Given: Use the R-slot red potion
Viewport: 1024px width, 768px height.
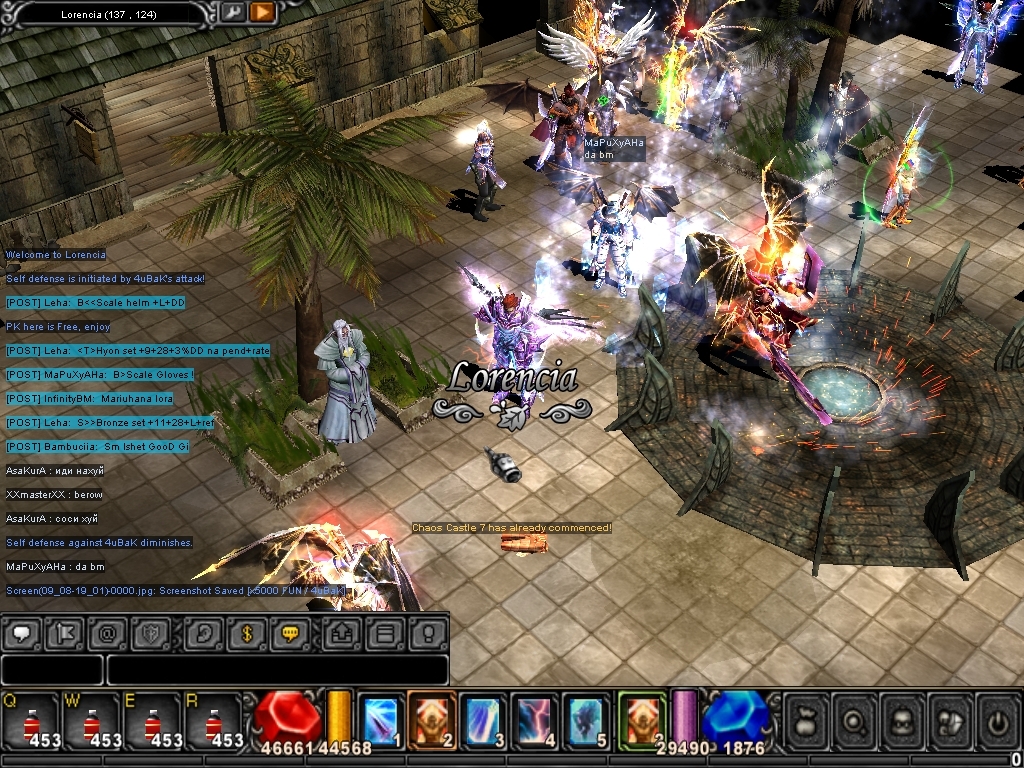Looking at the screenshot, I should click(x=212, y=722).
